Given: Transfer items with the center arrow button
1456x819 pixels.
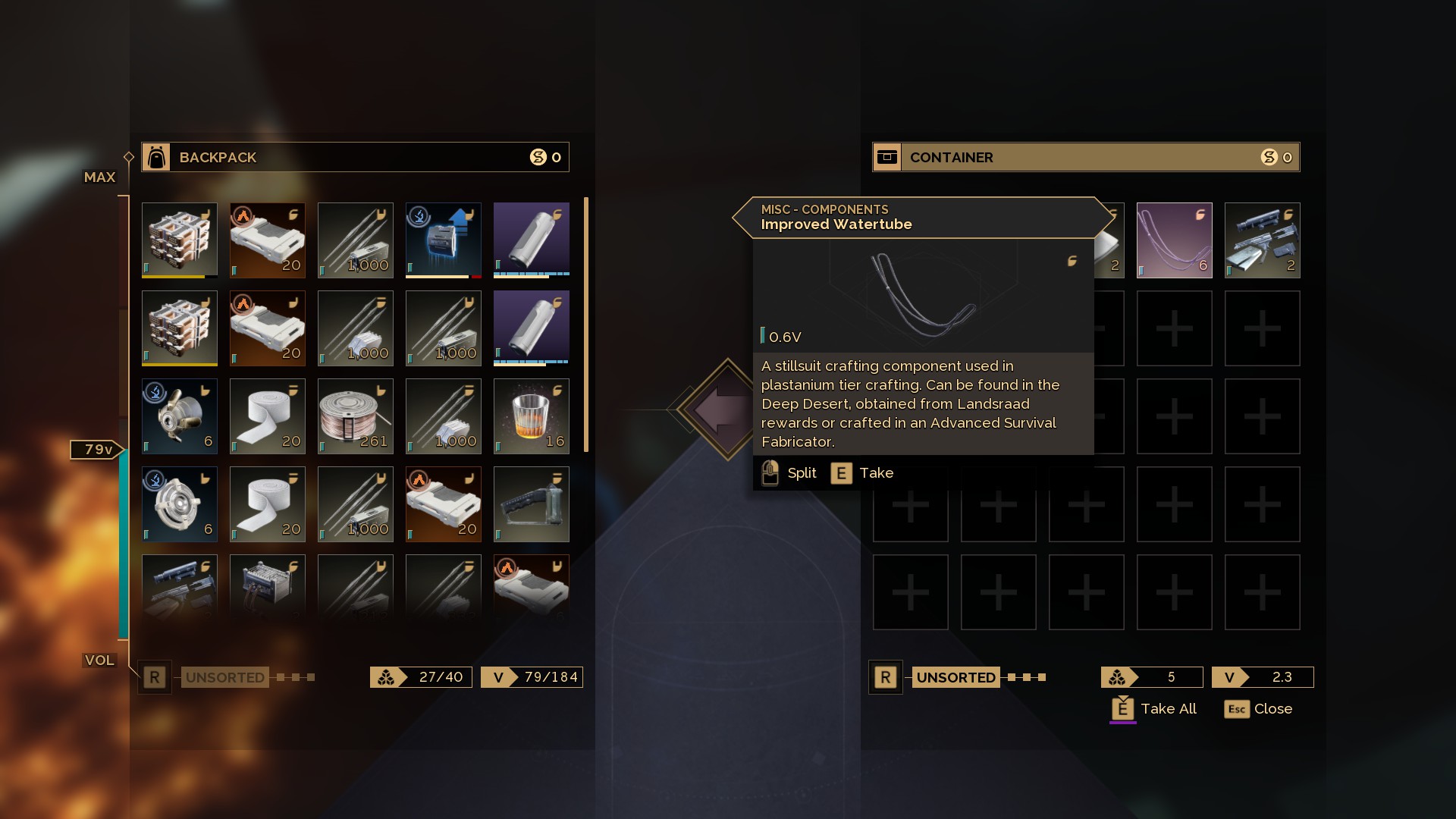Looking at the screenshot, I should (x=726, y=409).
